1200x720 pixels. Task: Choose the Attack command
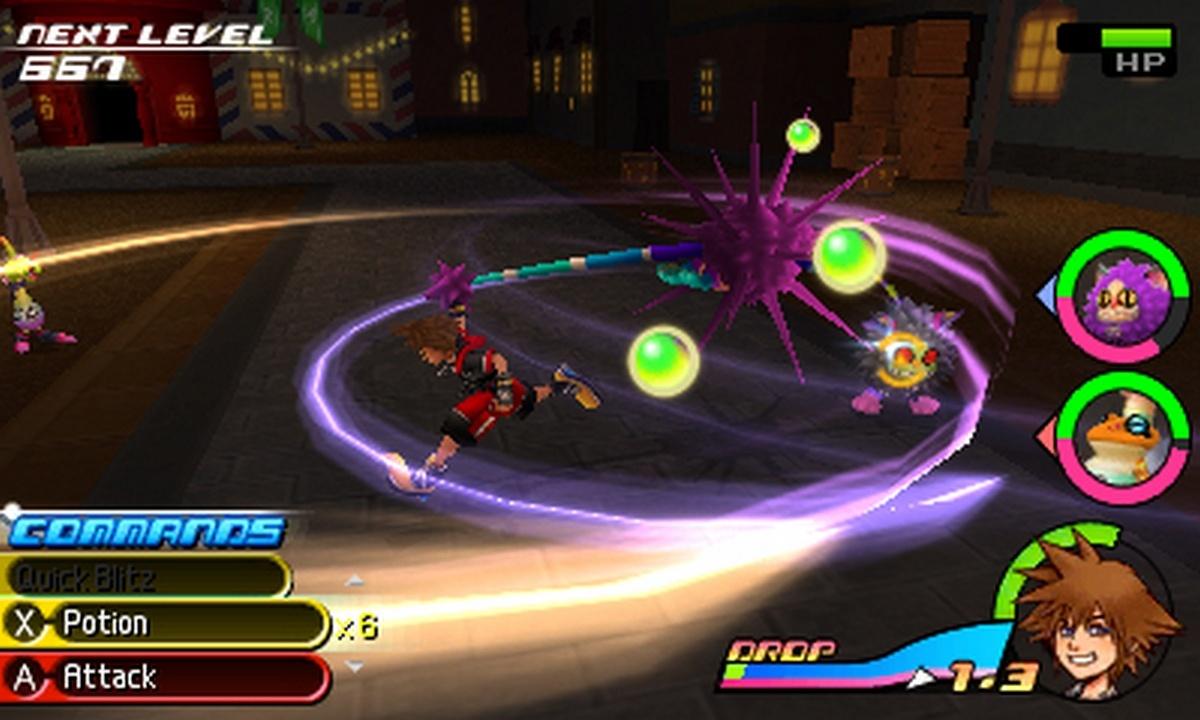[165, 678]
